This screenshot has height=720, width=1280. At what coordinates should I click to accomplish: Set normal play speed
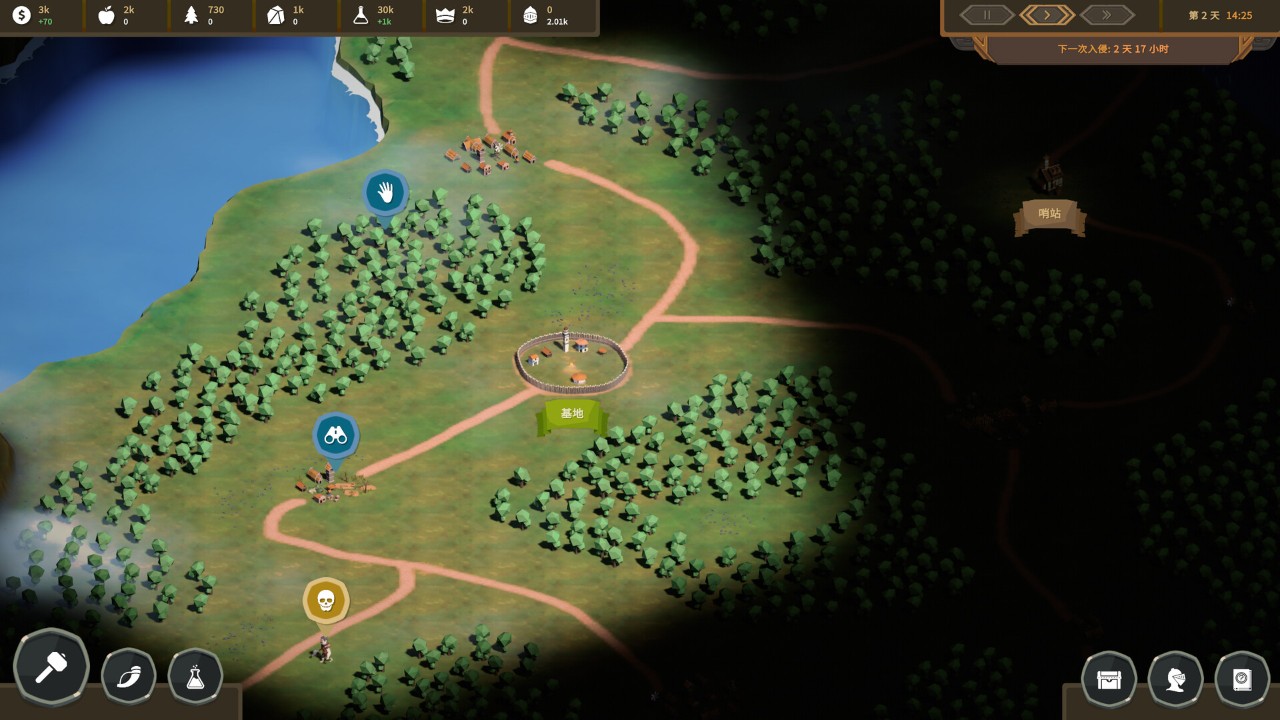coord(1047,15)
